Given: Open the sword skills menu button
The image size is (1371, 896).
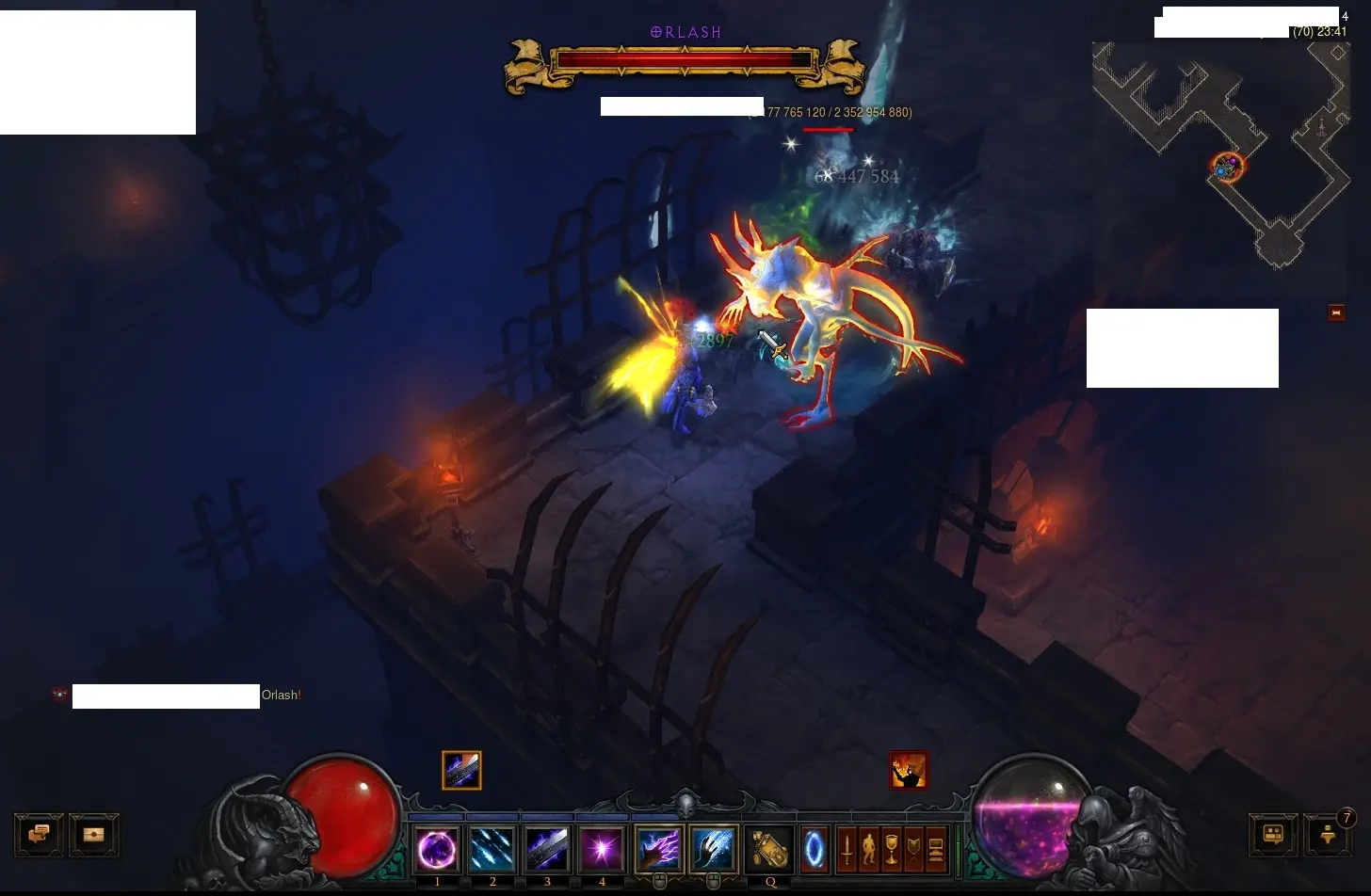Looking at the screenshot, I should pyautogui.click(x=847, y=850).
